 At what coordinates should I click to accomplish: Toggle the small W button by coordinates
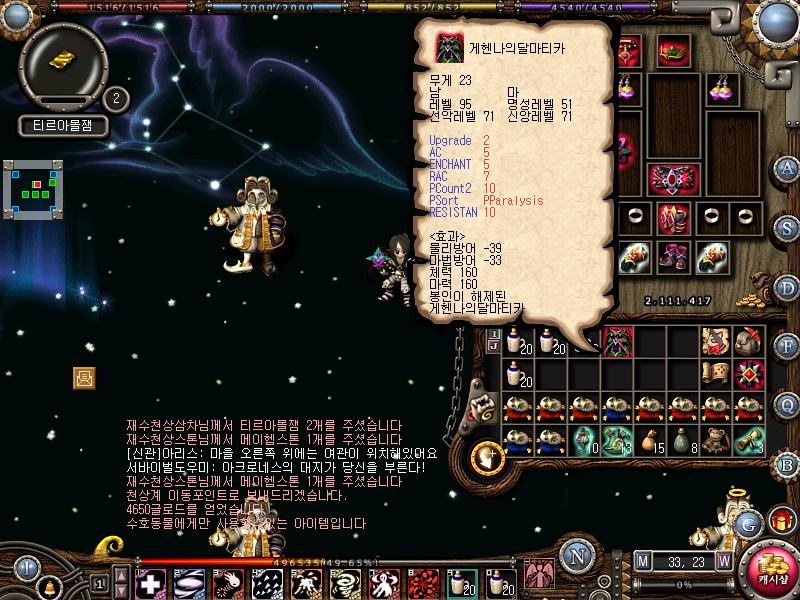(x=722, y=560)
